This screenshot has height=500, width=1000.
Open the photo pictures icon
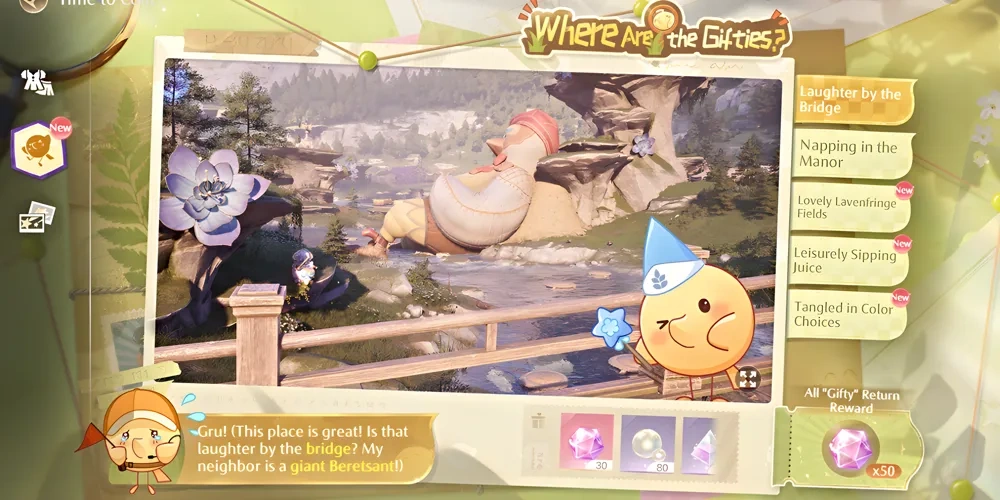(x=38, y=214)
